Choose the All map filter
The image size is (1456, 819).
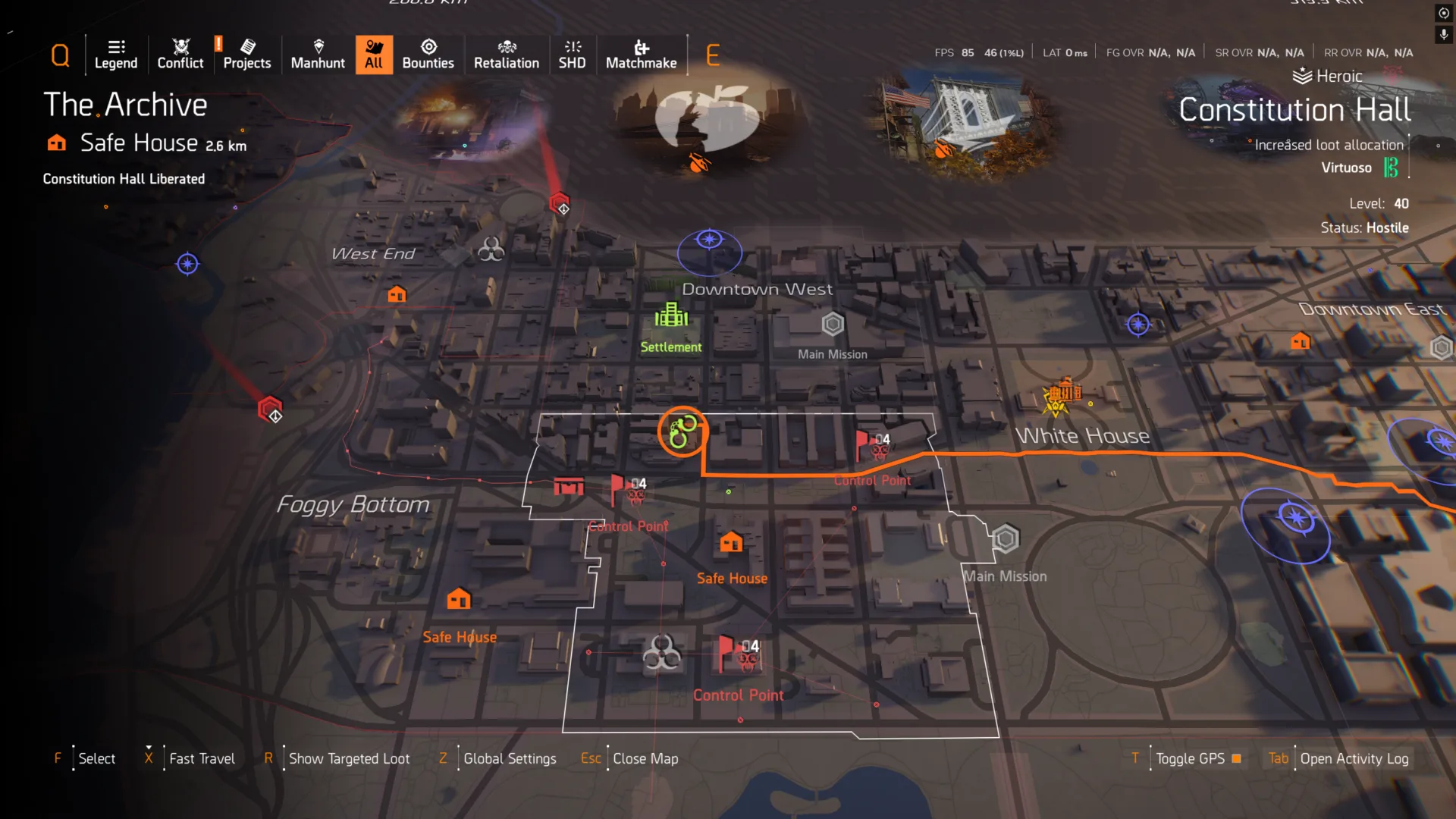374,55
